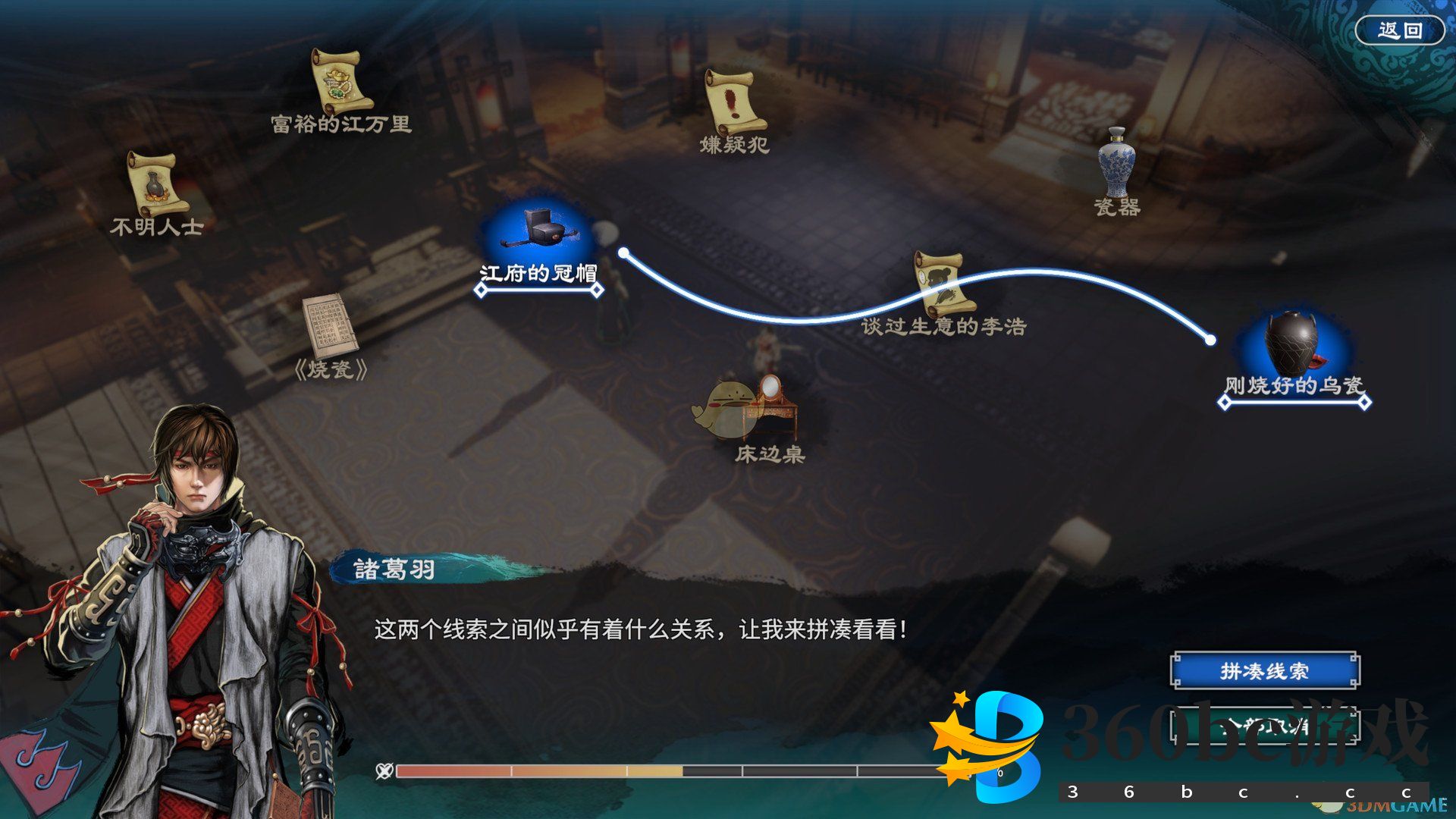The height and width of the screenshot is (819, 1456).
Task: Click the 返回 return button
Action: click(x=1402, y=30)
